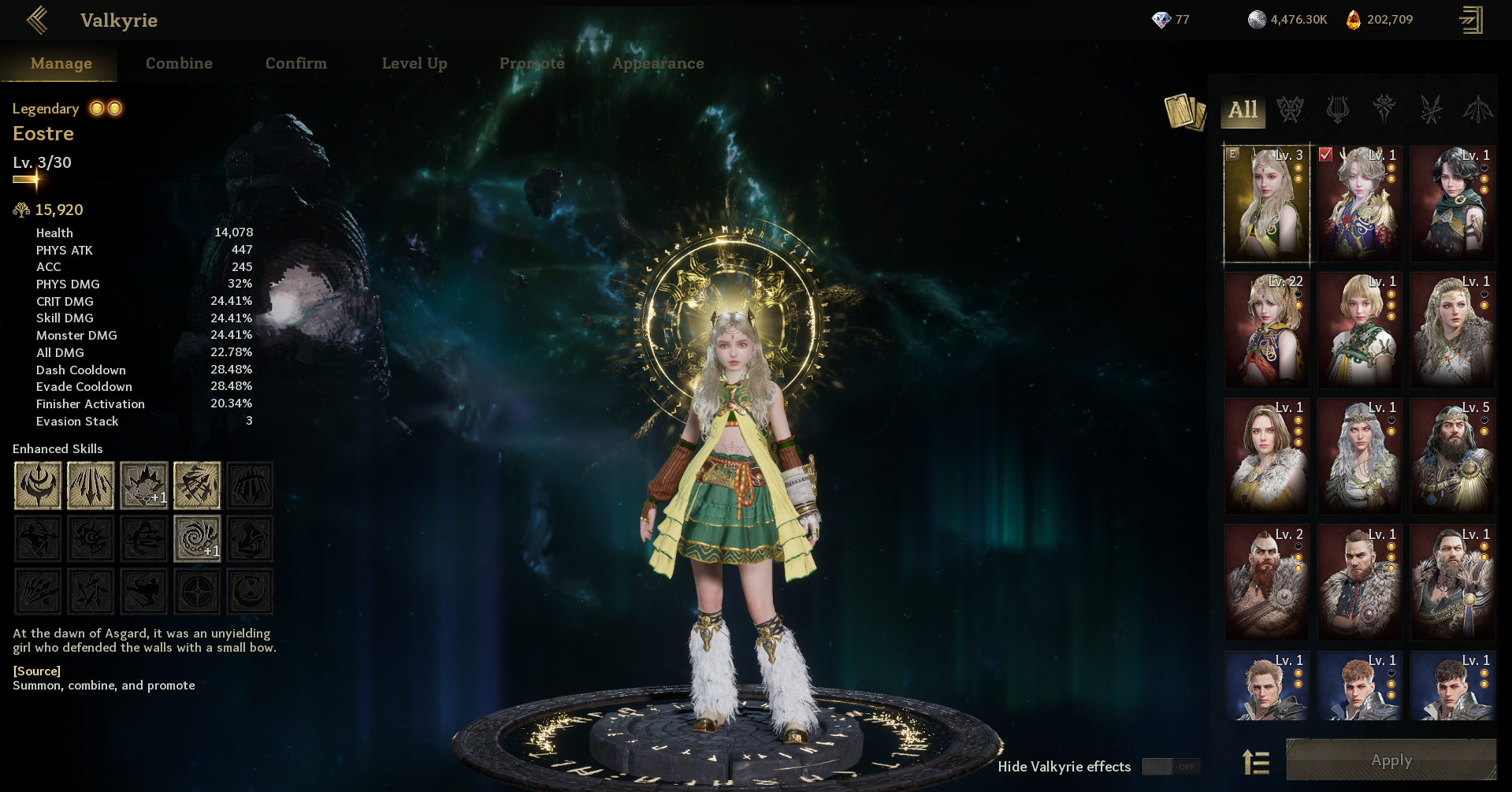Viewport: 1512px width, 792px height.
Task: Toggle Hide Valkyrie effects switch
Action: [1171, 767]
